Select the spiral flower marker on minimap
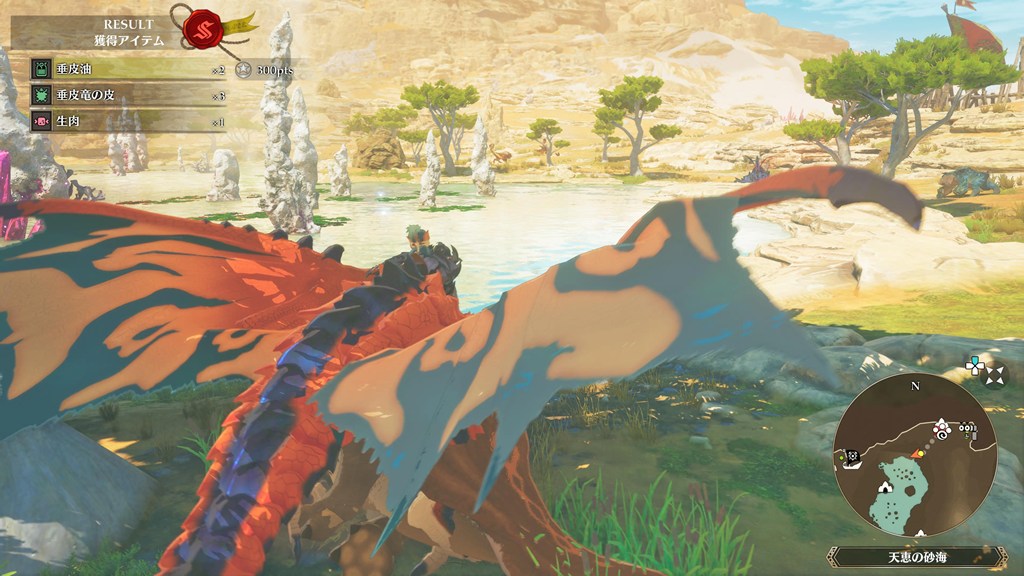Viewport: 1024px width, 576px height. [943, 432]
